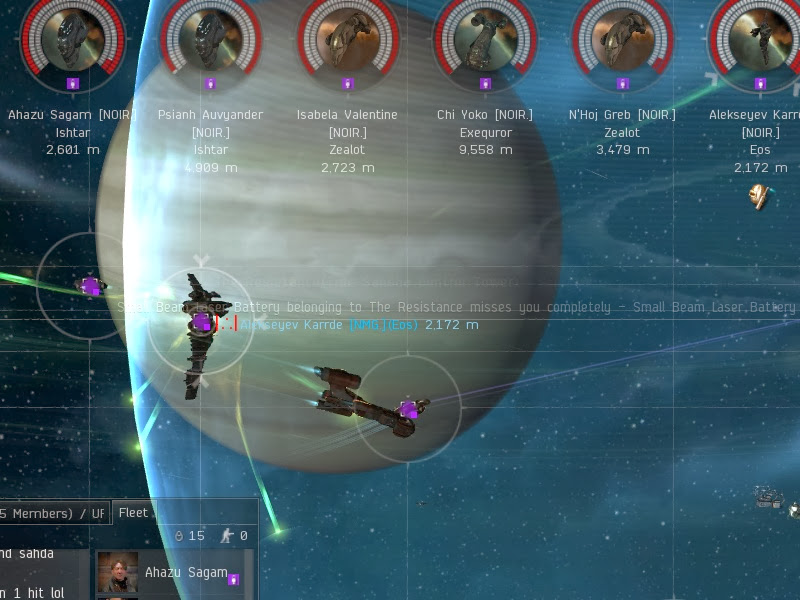This screenshot has height=600, width=800.
Task: Click Ahazu Sagam's portrait in member list
Action: click(x=117, y=573)
